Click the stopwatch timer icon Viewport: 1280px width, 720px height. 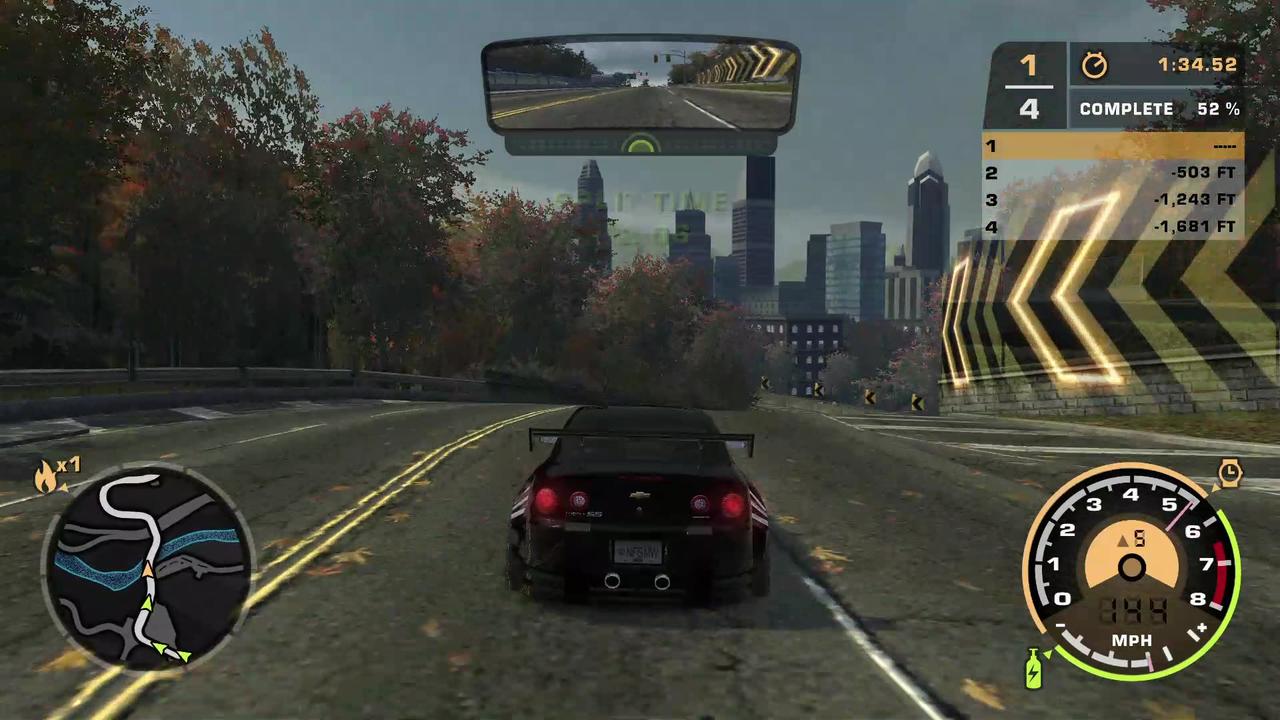[1094, 65]
